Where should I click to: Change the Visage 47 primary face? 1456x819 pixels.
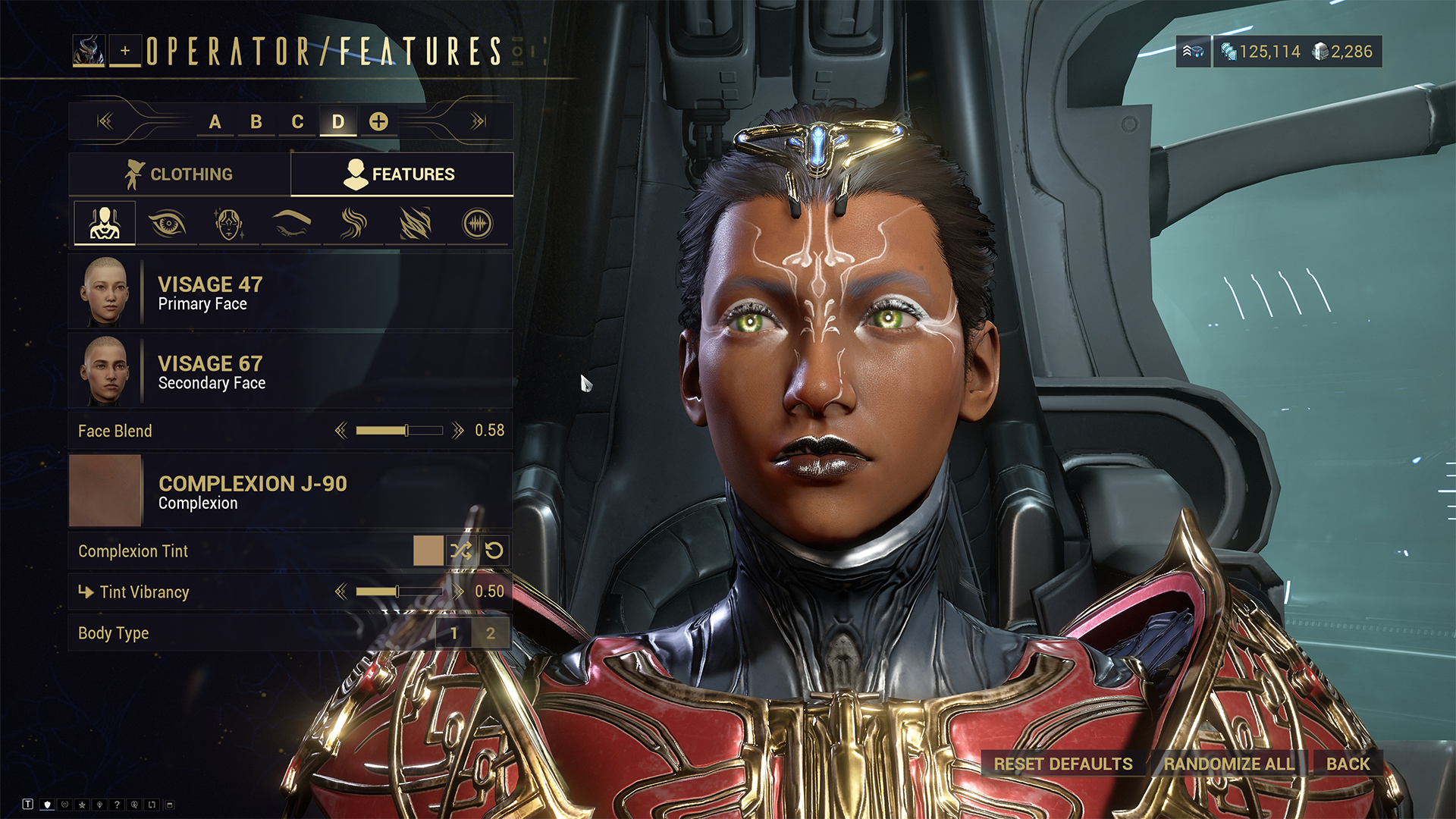click(290, 293)
